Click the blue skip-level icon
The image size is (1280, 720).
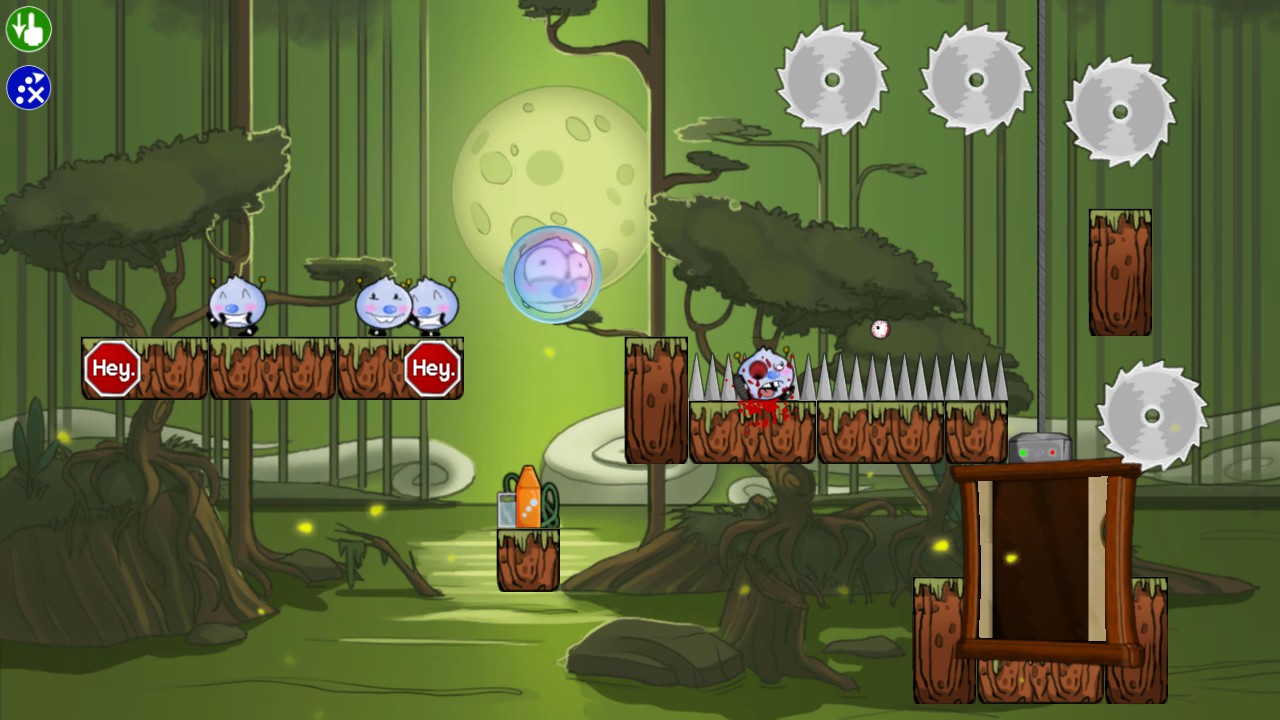(27, 85)
